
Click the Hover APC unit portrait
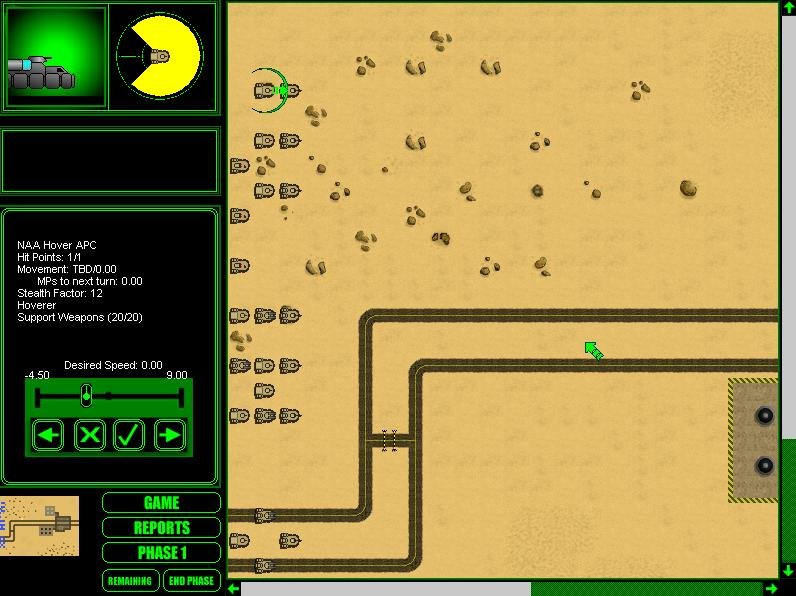click(x=56, y=57)
